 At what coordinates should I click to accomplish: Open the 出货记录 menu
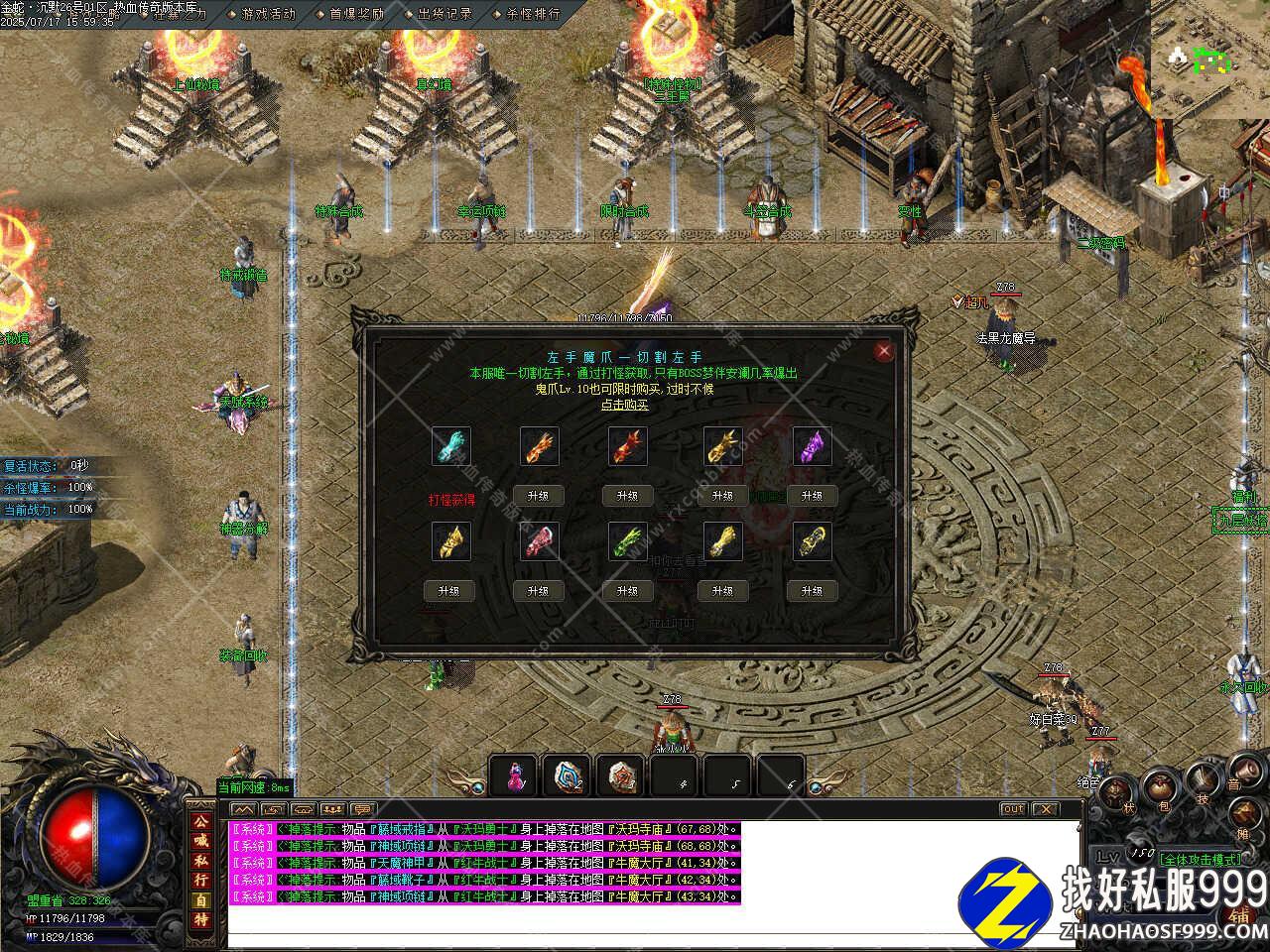[x=438, y=14]
